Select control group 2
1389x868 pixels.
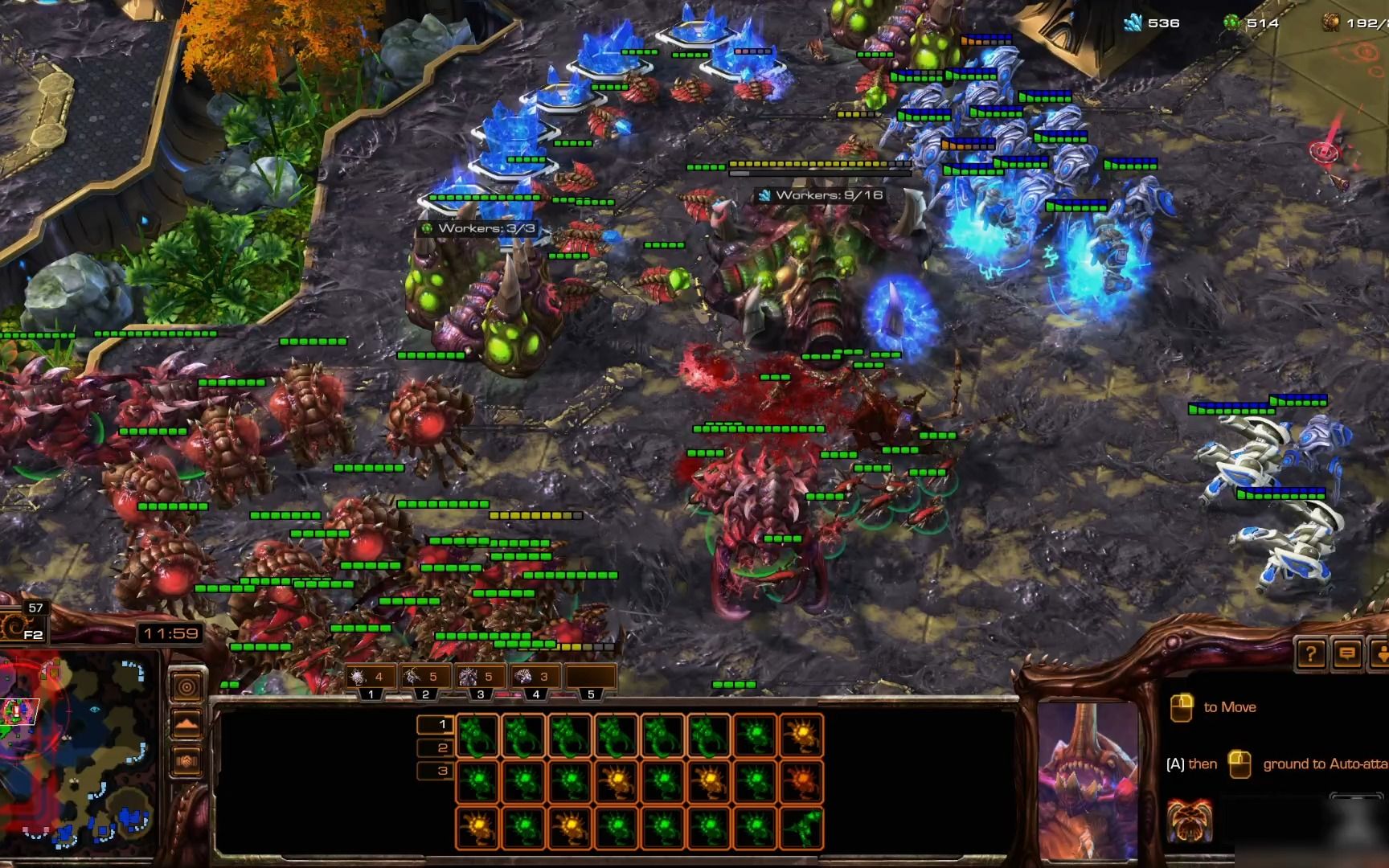(x=425, y=678)
